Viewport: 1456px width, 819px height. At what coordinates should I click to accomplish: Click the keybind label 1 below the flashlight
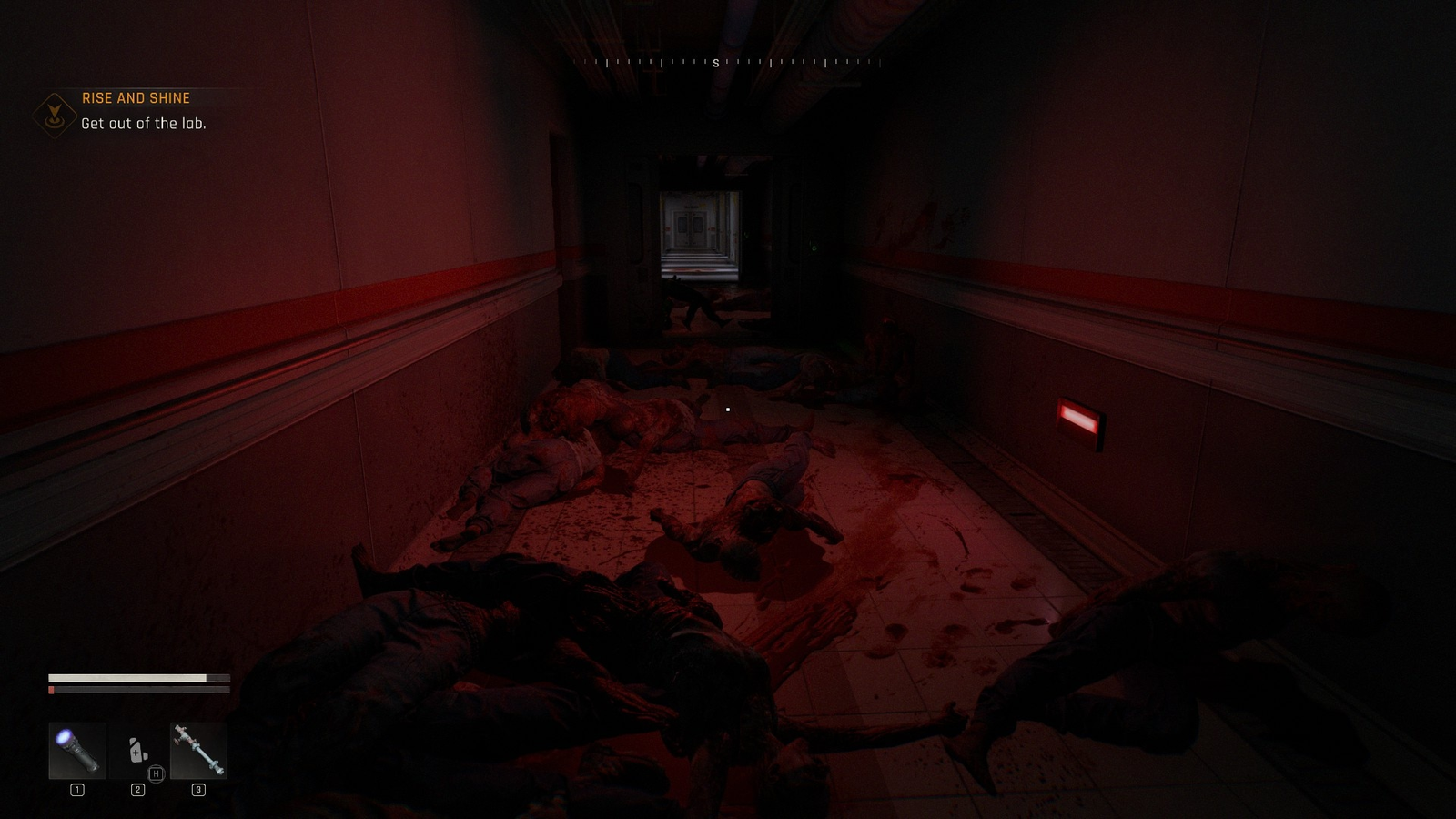coord(76,791)
